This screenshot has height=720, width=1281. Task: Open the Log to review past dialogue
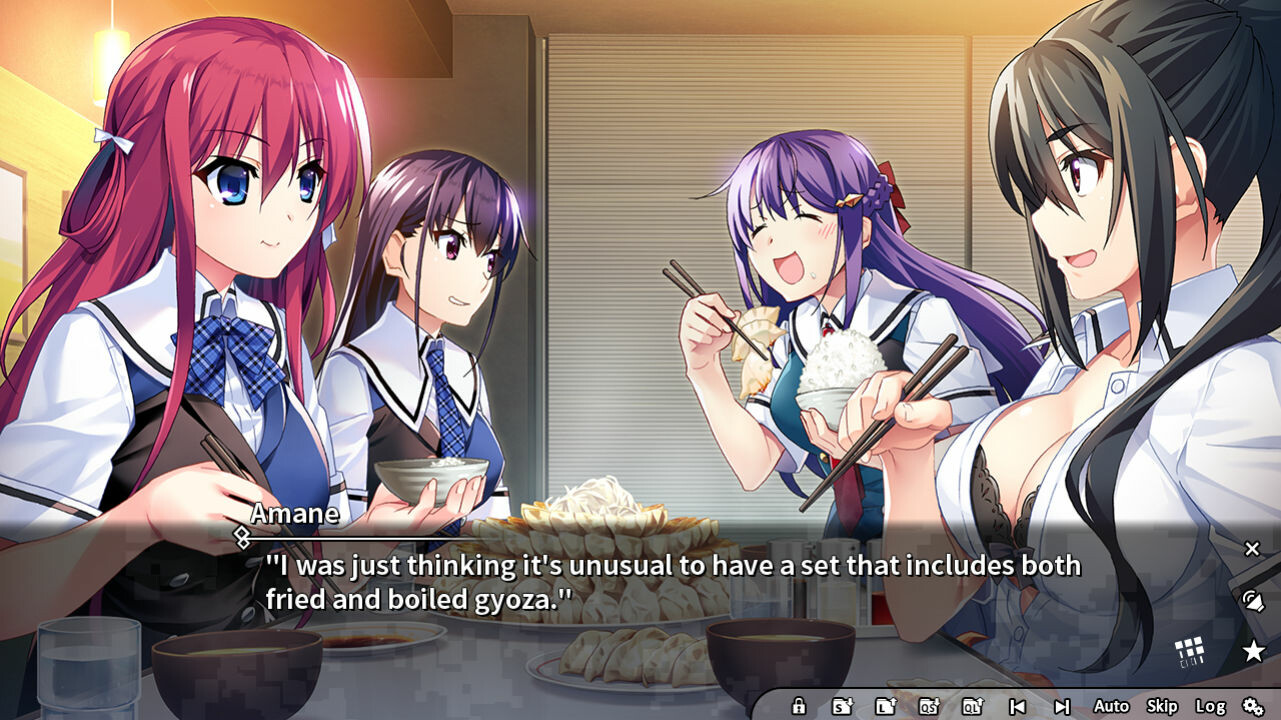pos(1212,706)
